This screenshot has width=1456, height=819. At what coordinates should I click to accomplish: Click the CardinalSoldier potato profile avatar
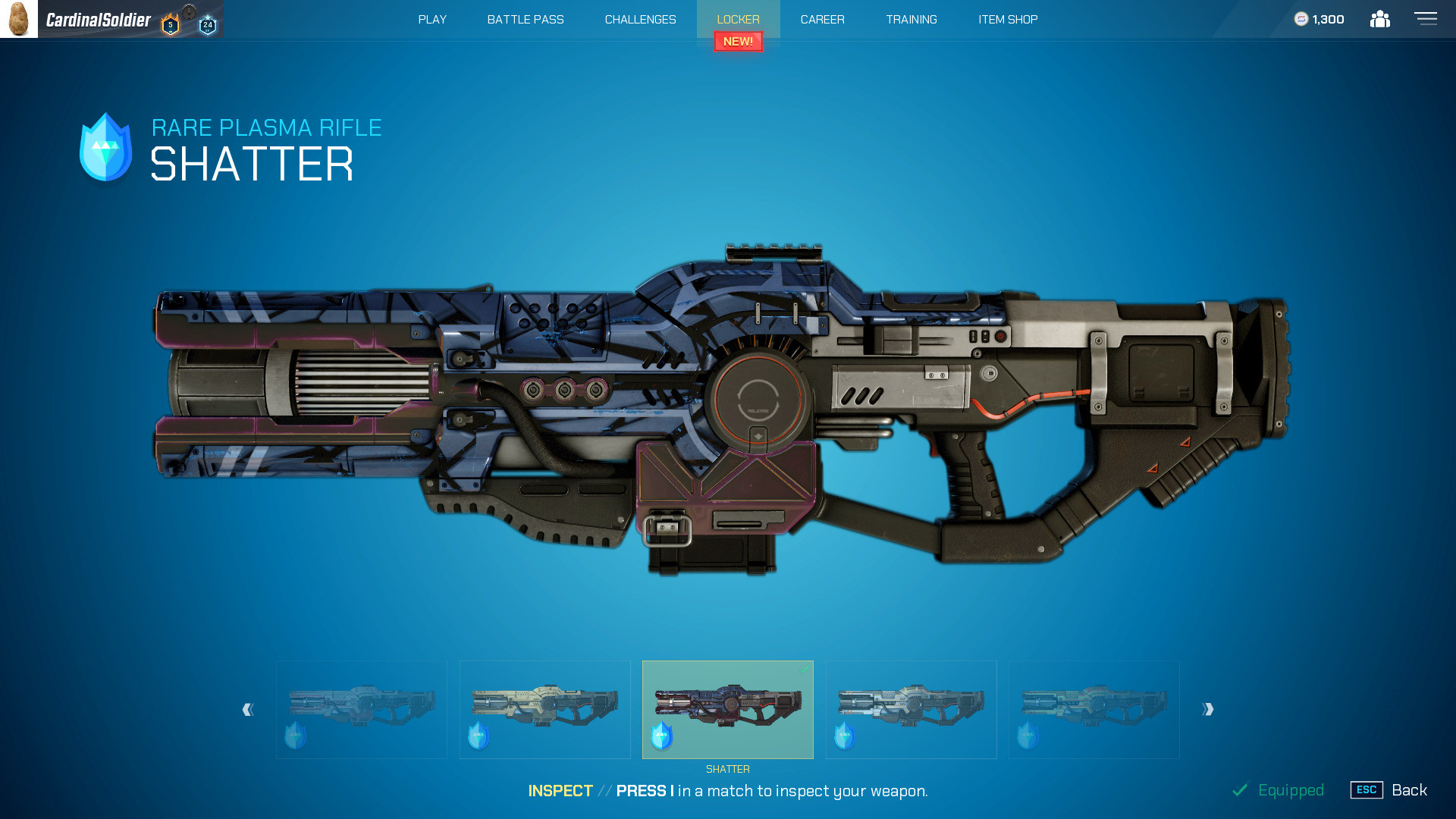tap(19, 19)
